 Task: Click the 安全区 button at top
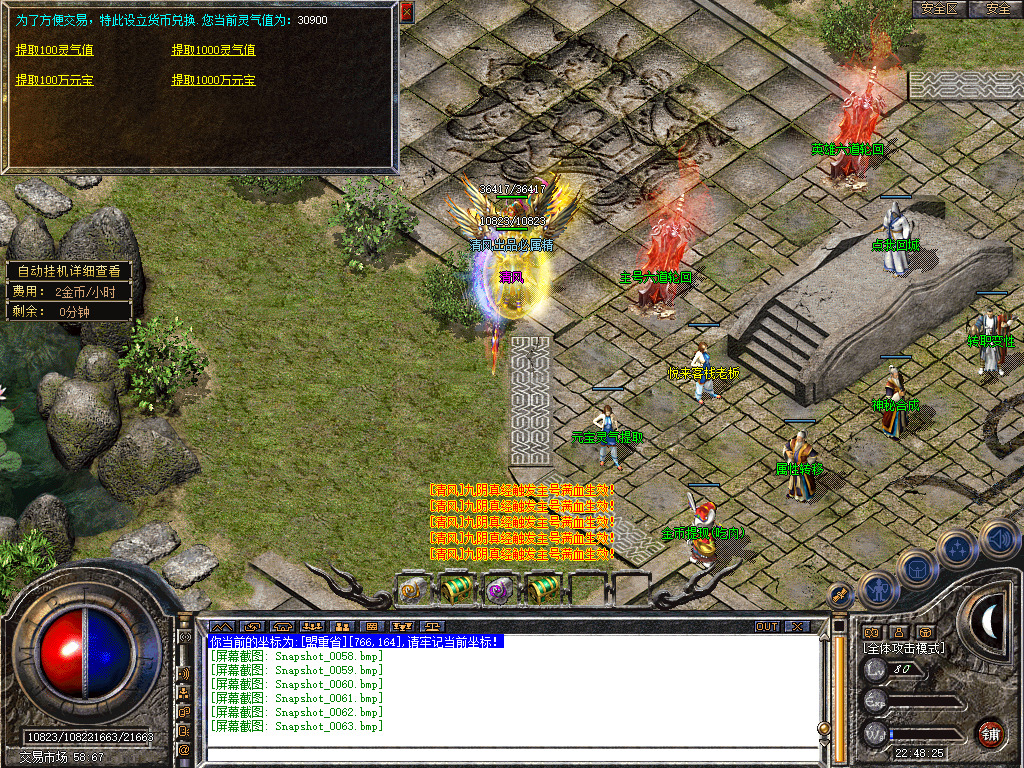pyautogui.click(x=939, y=9)
